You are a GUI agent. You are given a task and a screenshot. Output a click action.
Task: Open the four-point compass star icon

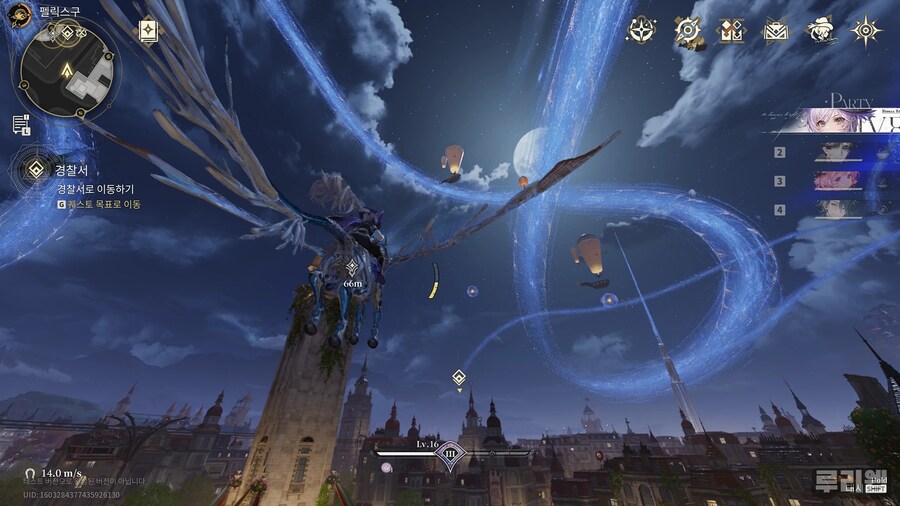click(x=641, y=31)
